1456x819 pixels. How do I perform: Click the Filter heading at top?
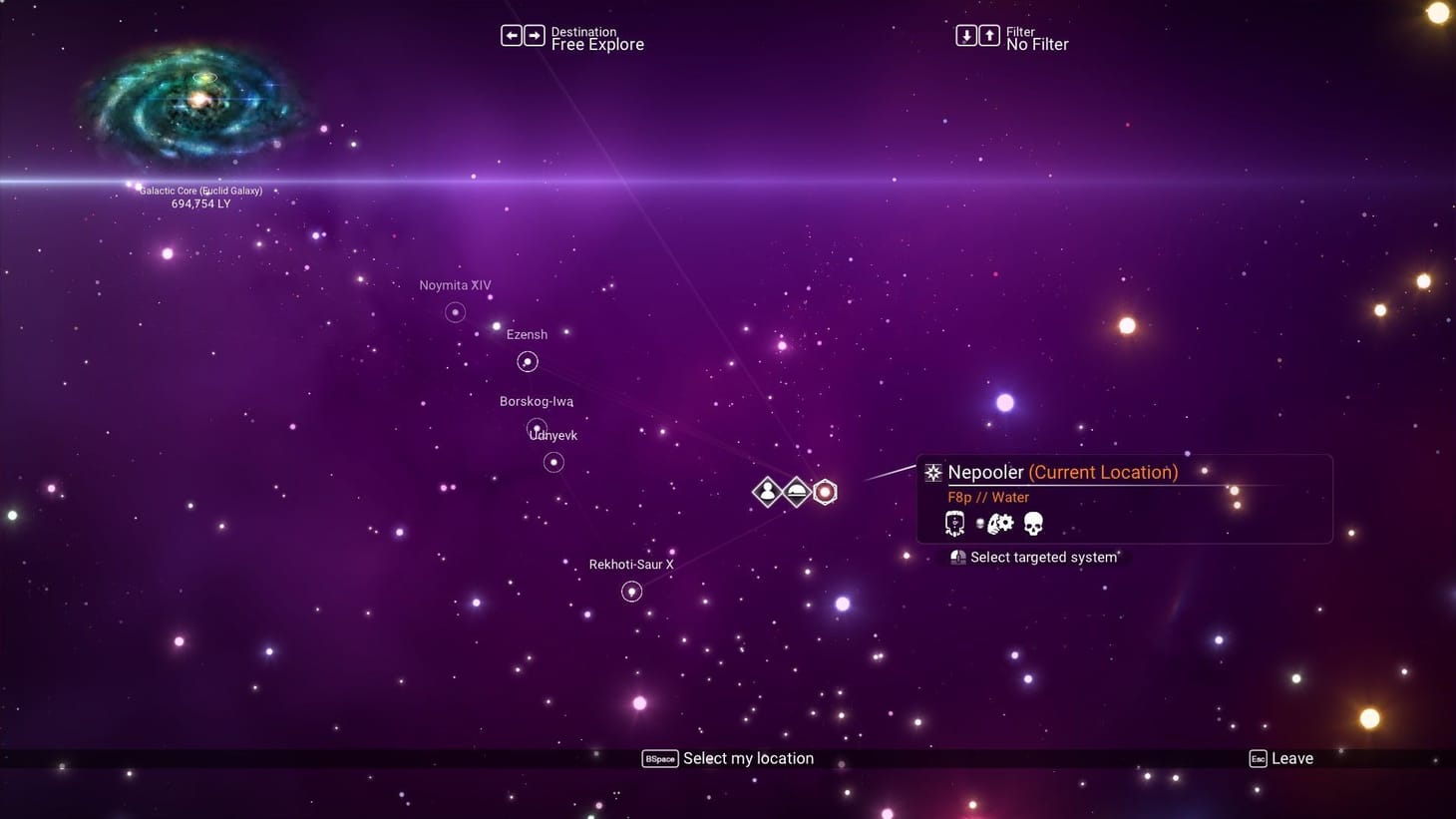(x=1019, y=31)
